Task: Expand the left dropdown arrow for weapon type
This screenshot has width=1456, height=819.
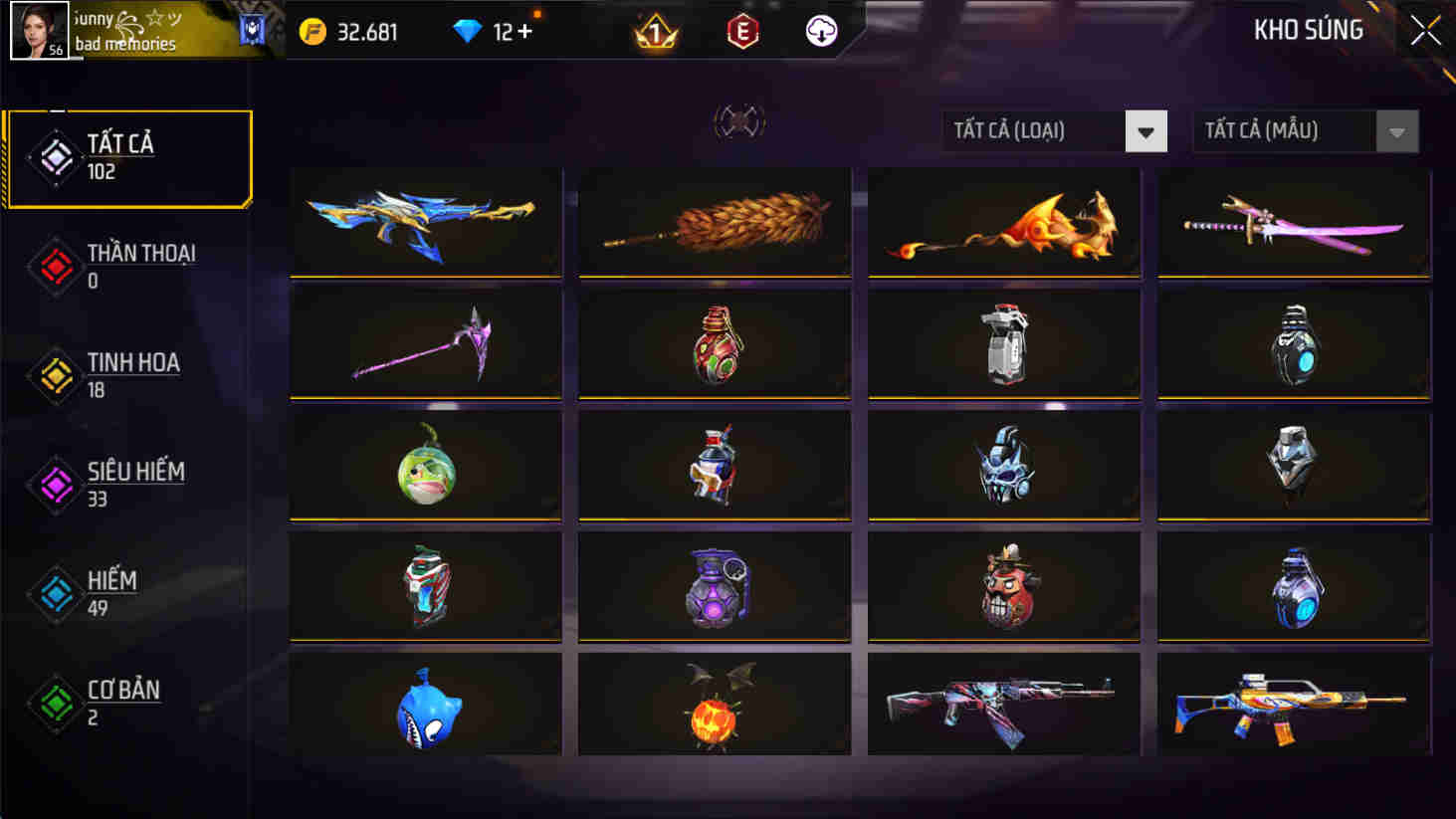Action: [1146, 130]
